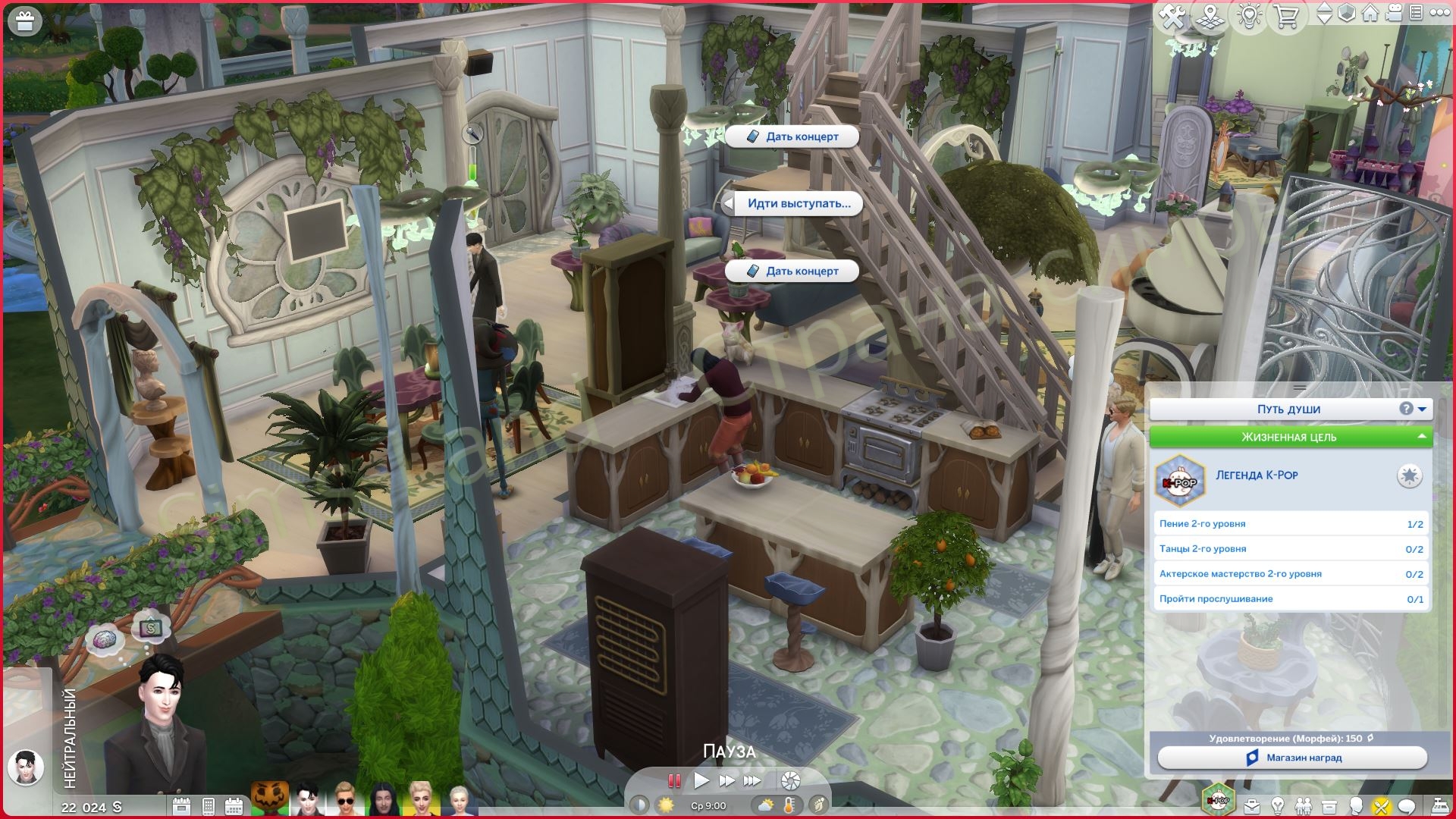Open the calendar icon next to funds
The image size is (1456, 819).
181,806
